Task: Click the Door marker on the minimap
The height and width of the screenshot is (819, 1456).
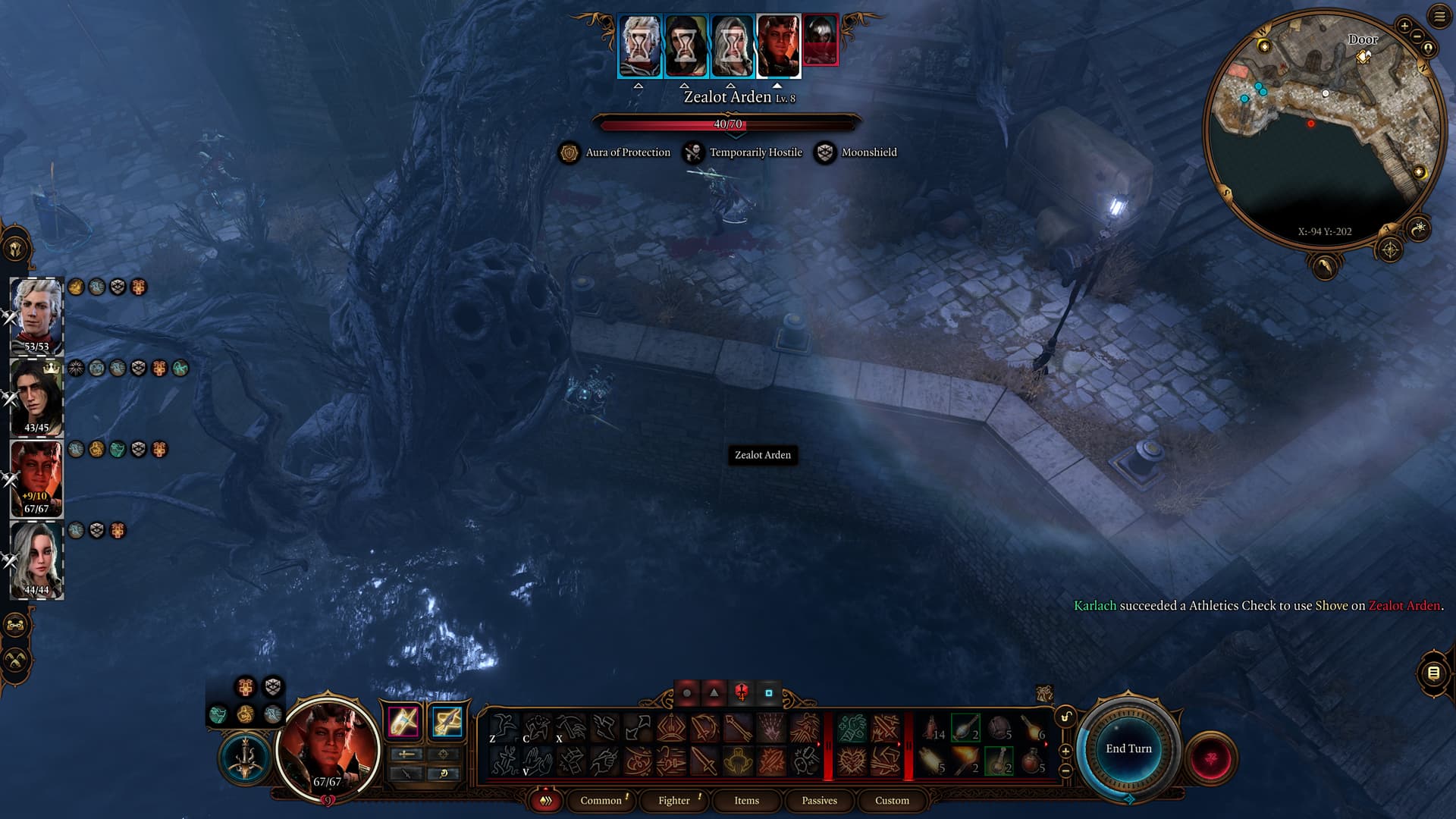Action: (1364, 56)
